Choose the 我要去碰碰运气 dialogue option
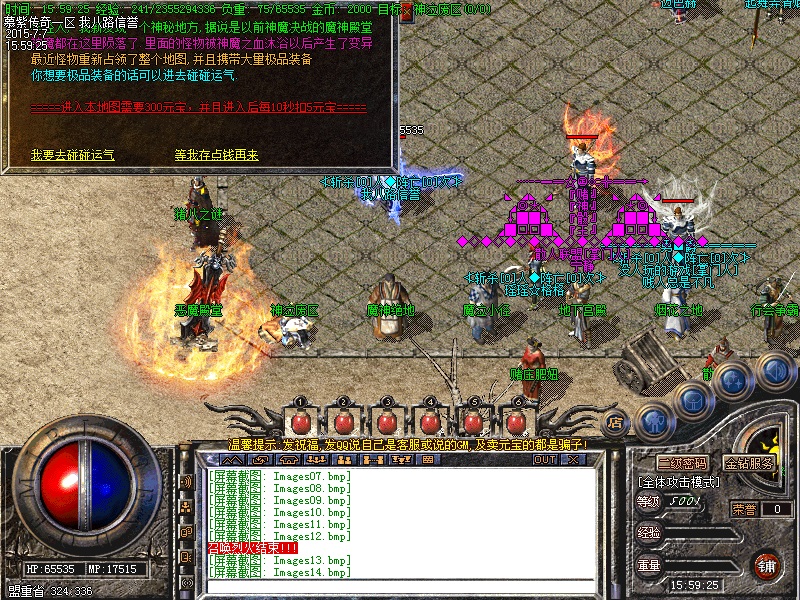The width and height of the screenshot is (800, 600). pyautogui.click(x=72, y=155)
